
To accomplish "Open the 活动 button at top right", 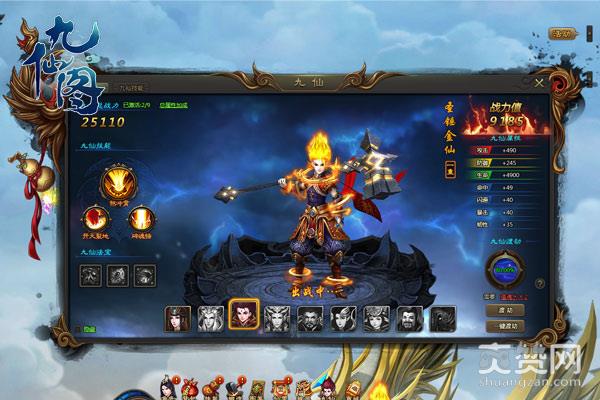I will (x=564, y=33).
